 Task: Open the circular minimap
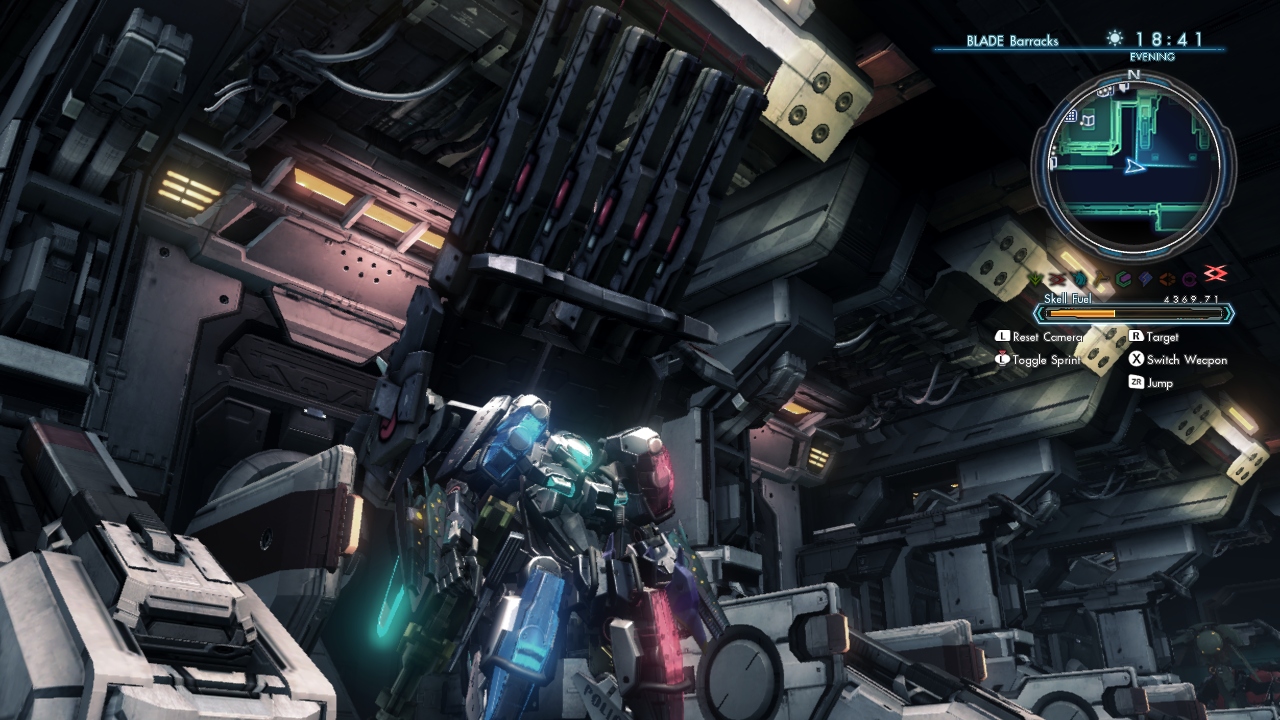[x=1133, y=166]
